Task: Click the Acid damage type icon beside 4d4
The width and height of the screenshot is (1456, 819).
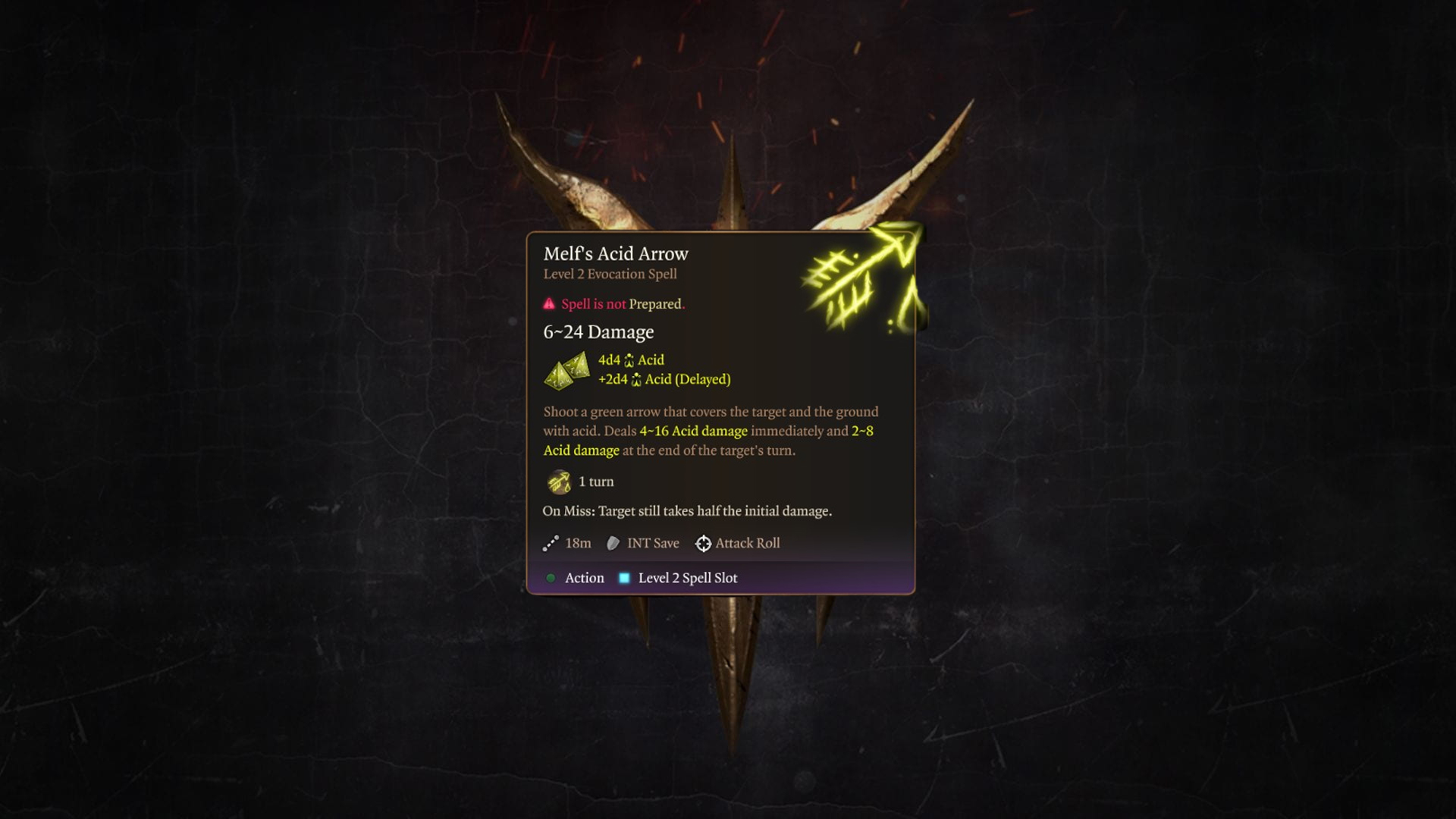Action: pyautogui.click(x=628, y=360)
